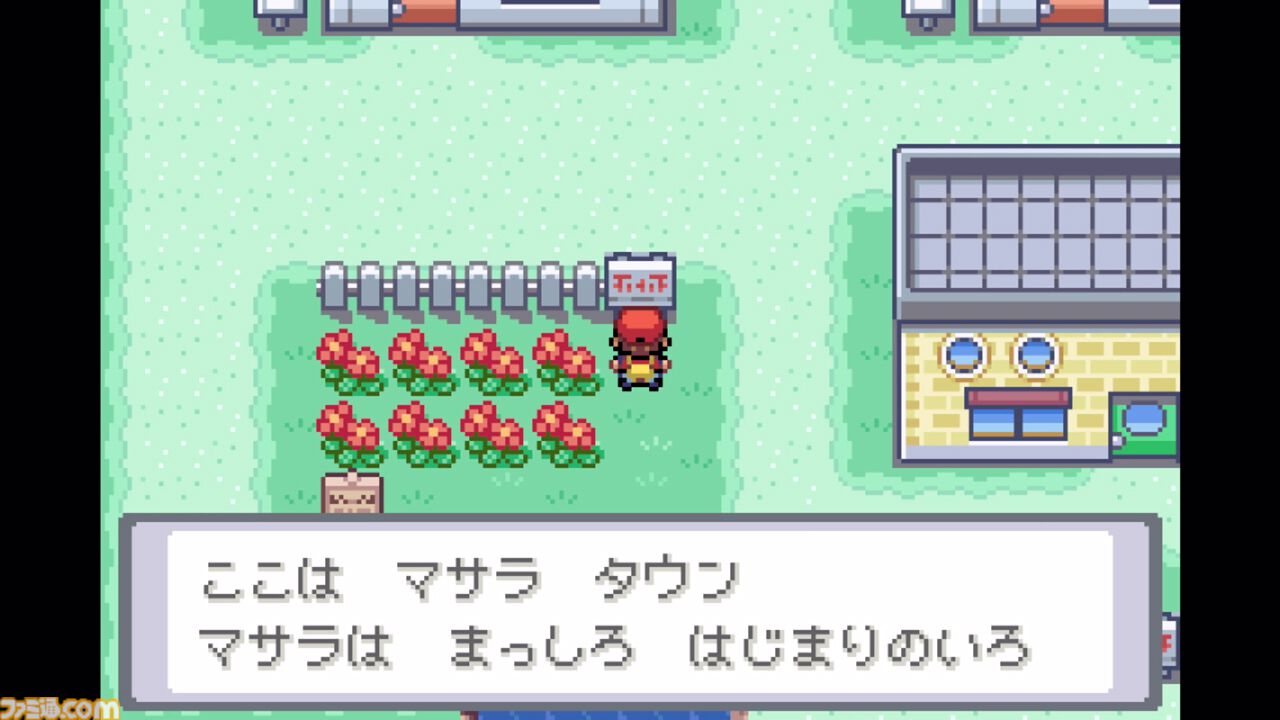Select the top-left flower in the flower patch
Viewport: 1280px width, 720px height.
click(350, 360)
